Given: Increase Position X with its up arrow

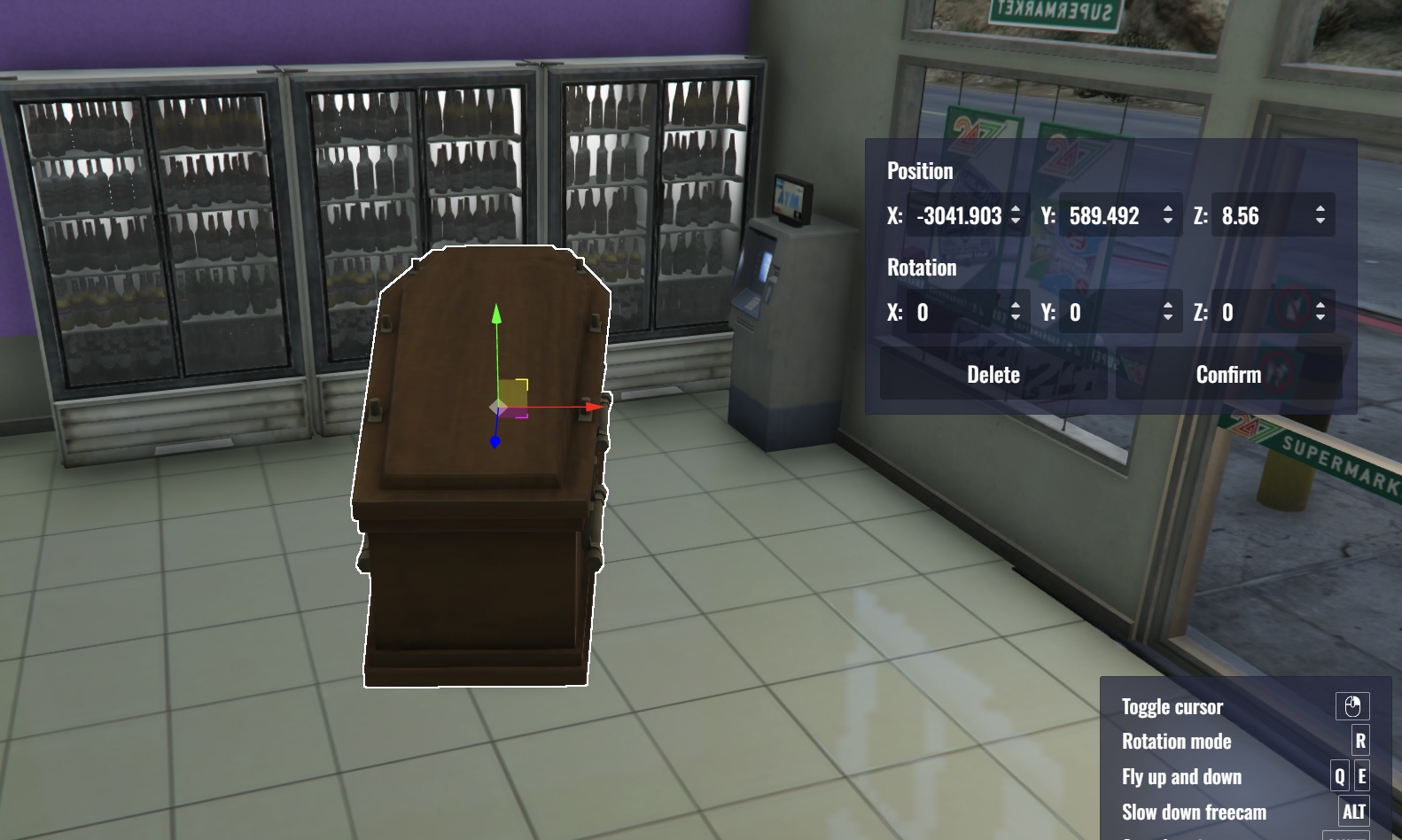Looking at the screenshot, I should click(1016, 210).
